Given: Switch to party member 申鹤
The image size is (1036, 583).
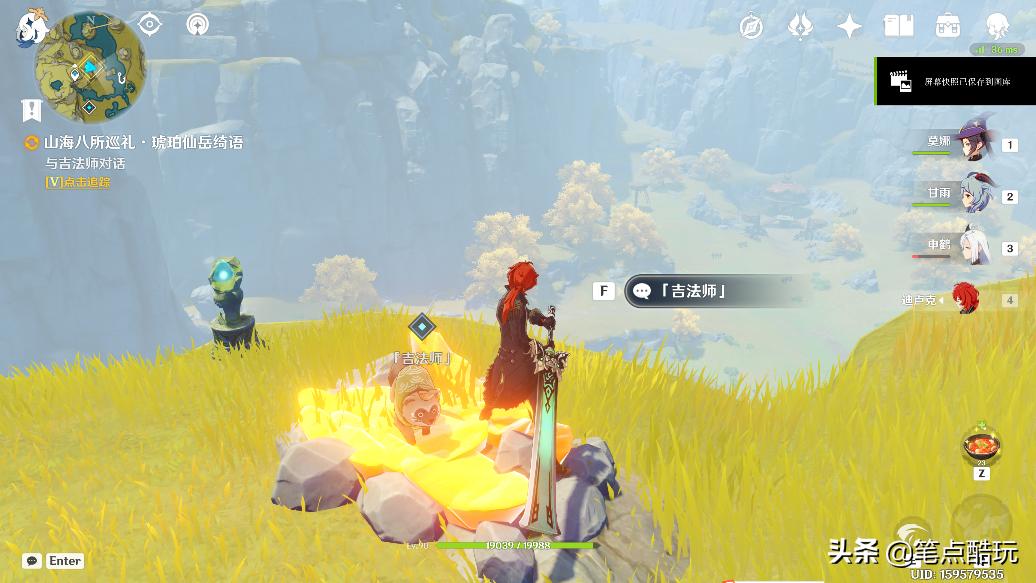Looking at the screenshot, I should (x=970, y=248).
